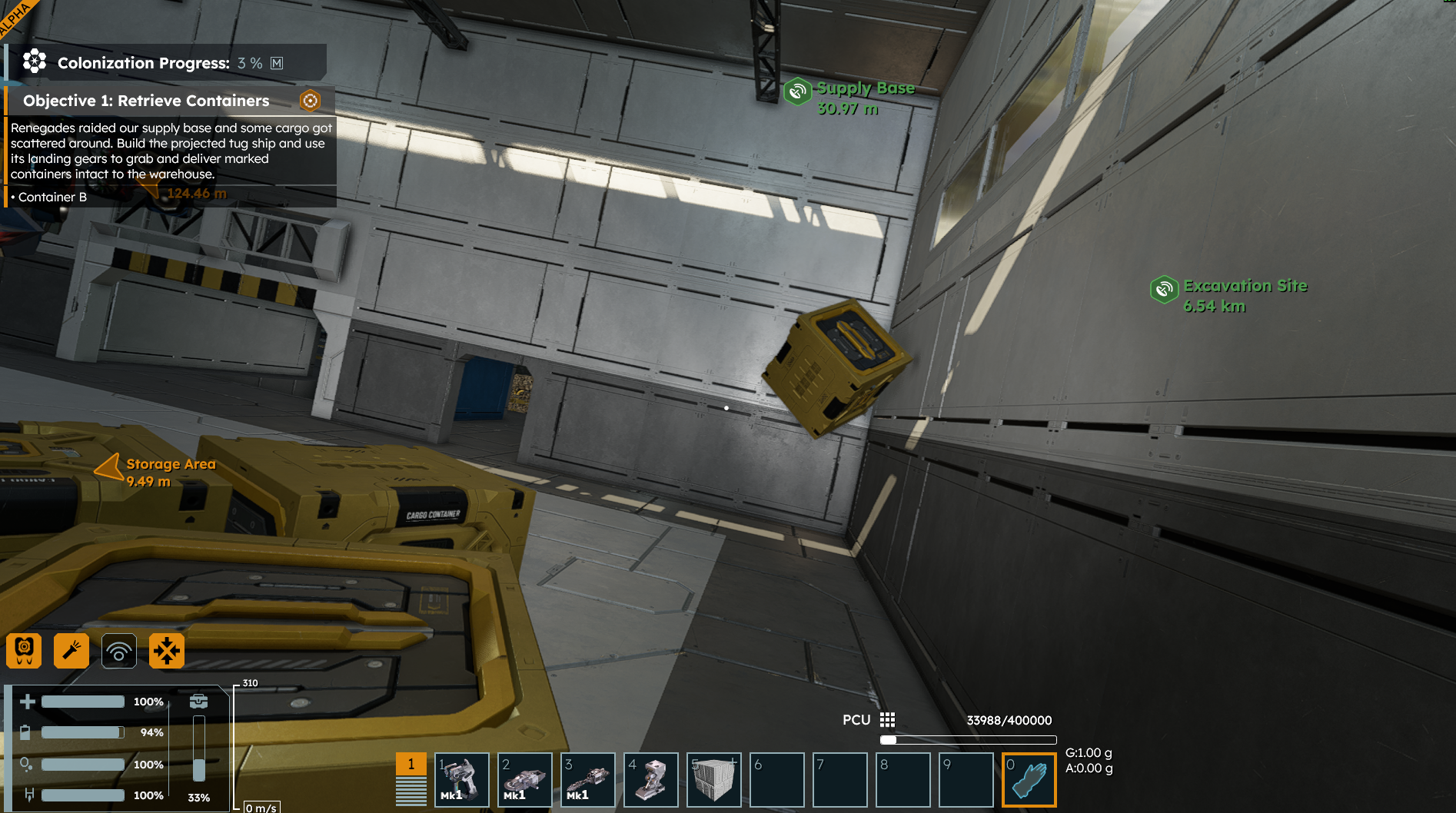
Task: Choose the tool in hotbar slot 4
Action: pos(651,779)
